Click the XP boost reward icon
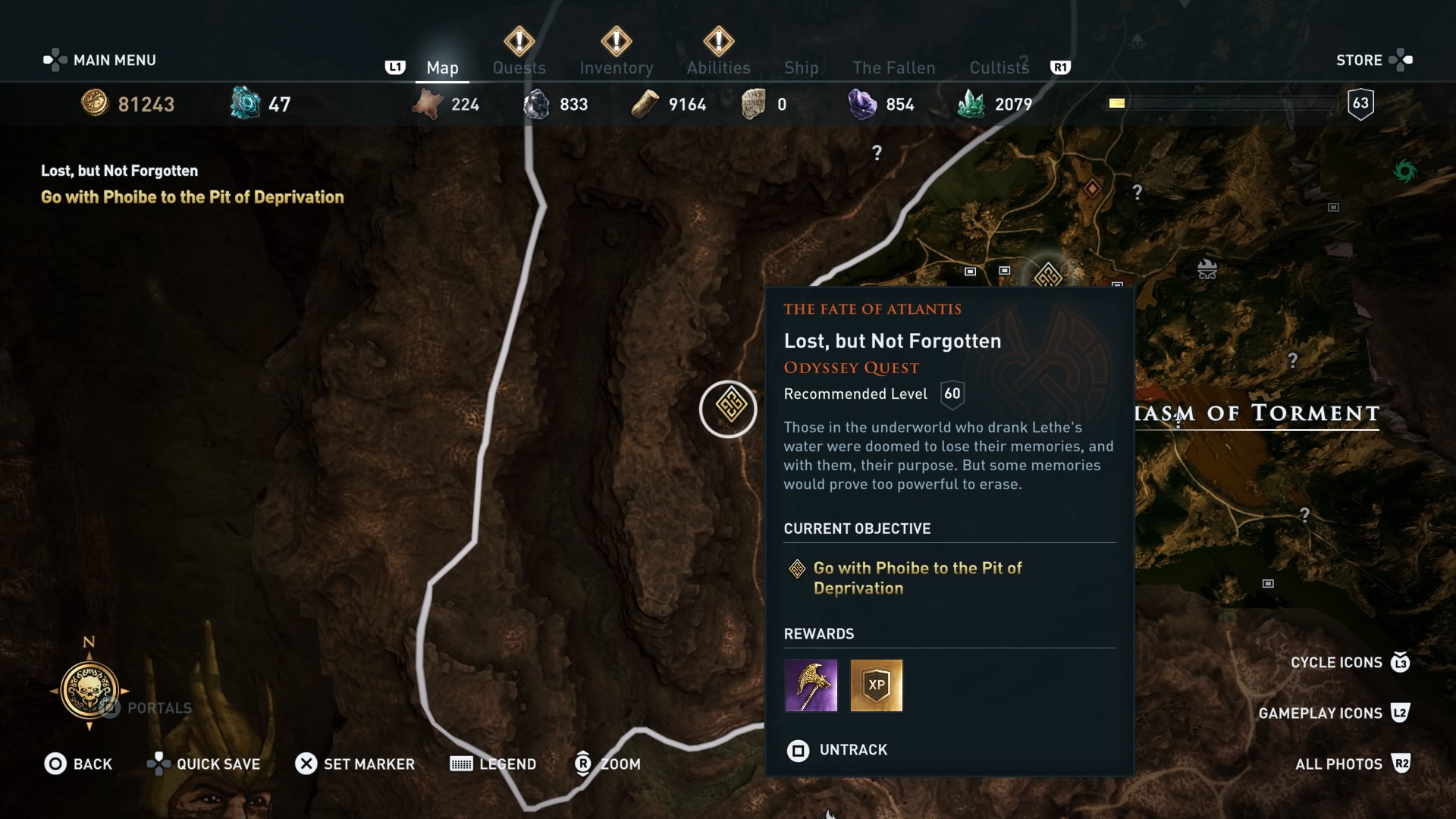The width and height of the screenshot is (1456, 819). [876, 686]
